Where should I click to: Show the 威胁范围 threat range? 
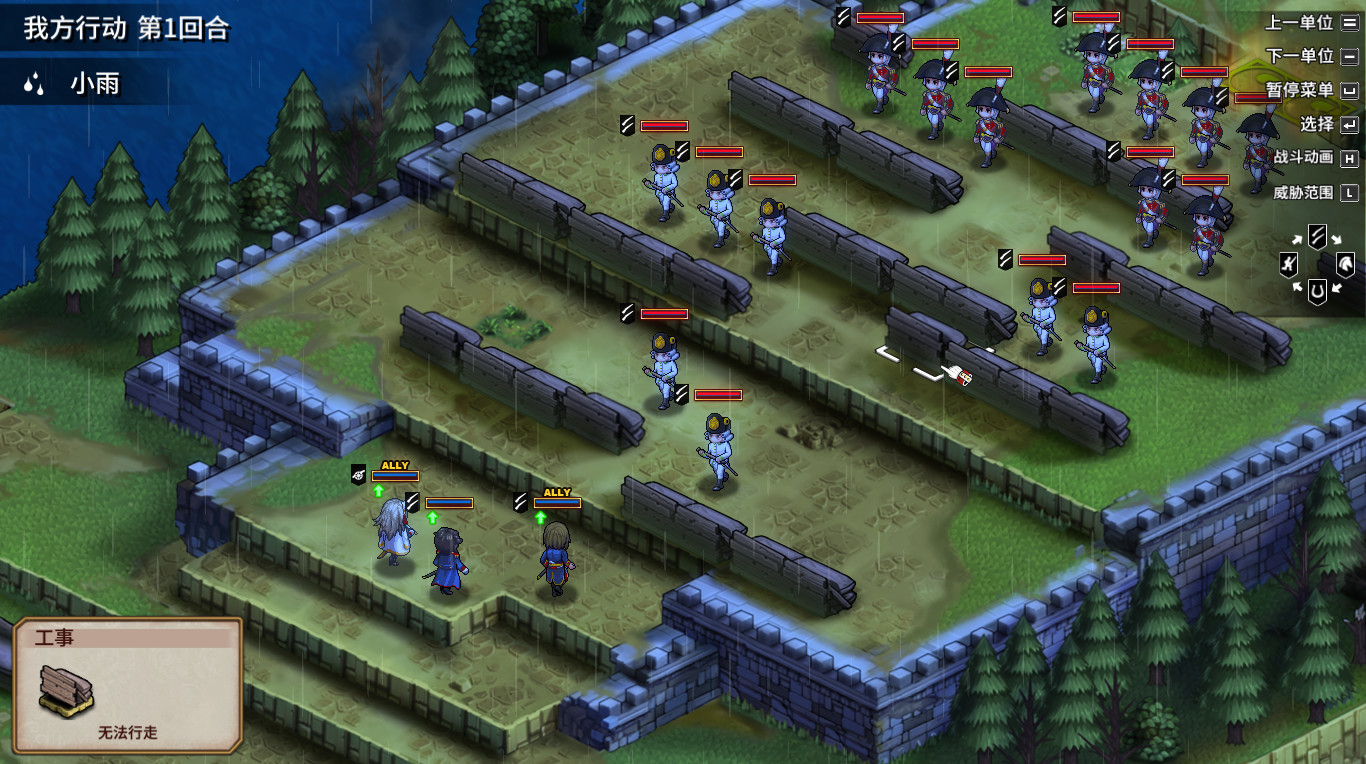(1303, 192)
